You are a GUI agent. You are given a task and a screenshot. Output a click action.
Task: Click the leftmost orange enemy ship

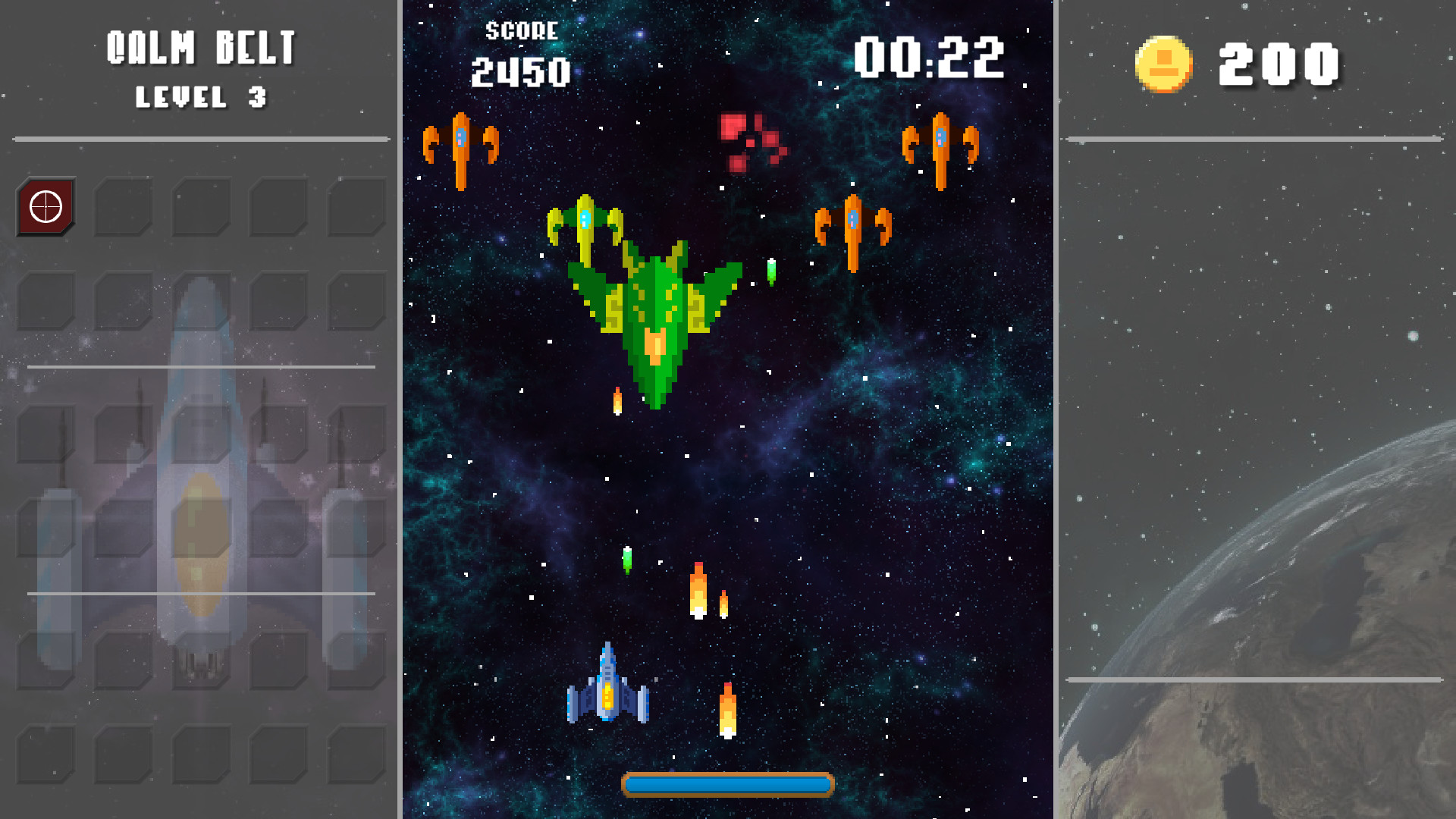pos(460,144)
